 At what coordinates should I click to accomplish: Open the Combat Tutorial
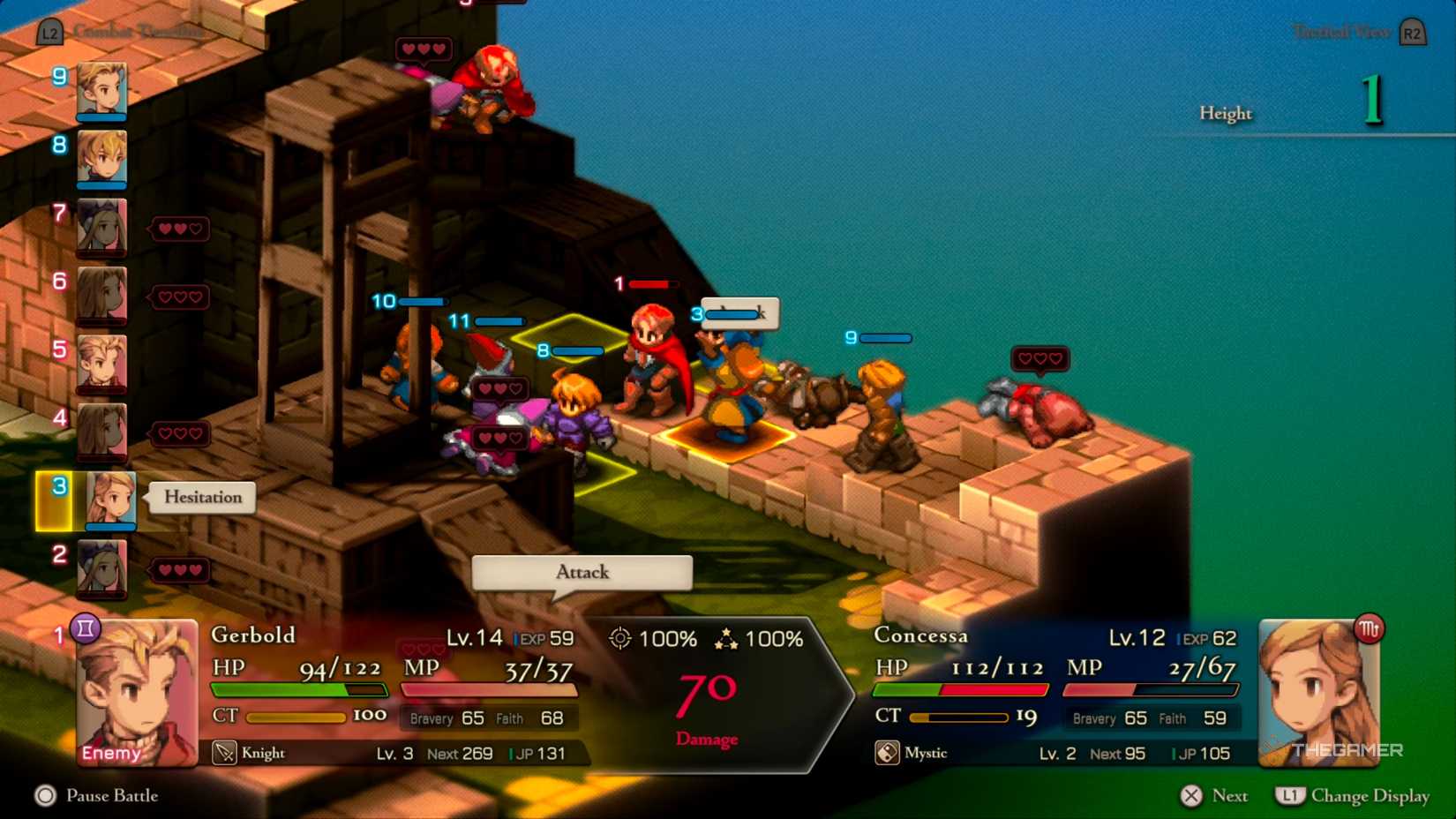(x=137, y=30)
